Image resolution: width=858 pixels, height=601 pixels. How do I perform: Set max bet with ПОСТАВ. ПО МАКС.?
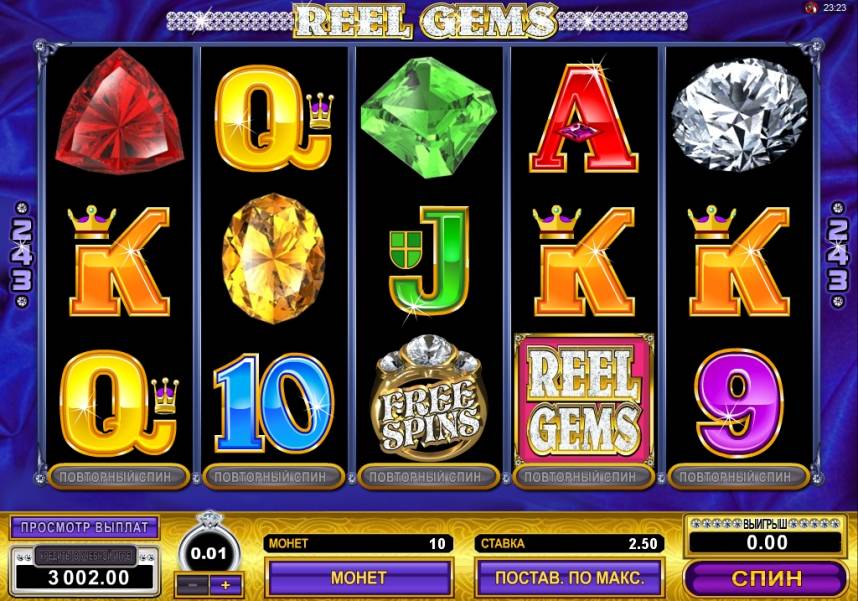point(569,577)
